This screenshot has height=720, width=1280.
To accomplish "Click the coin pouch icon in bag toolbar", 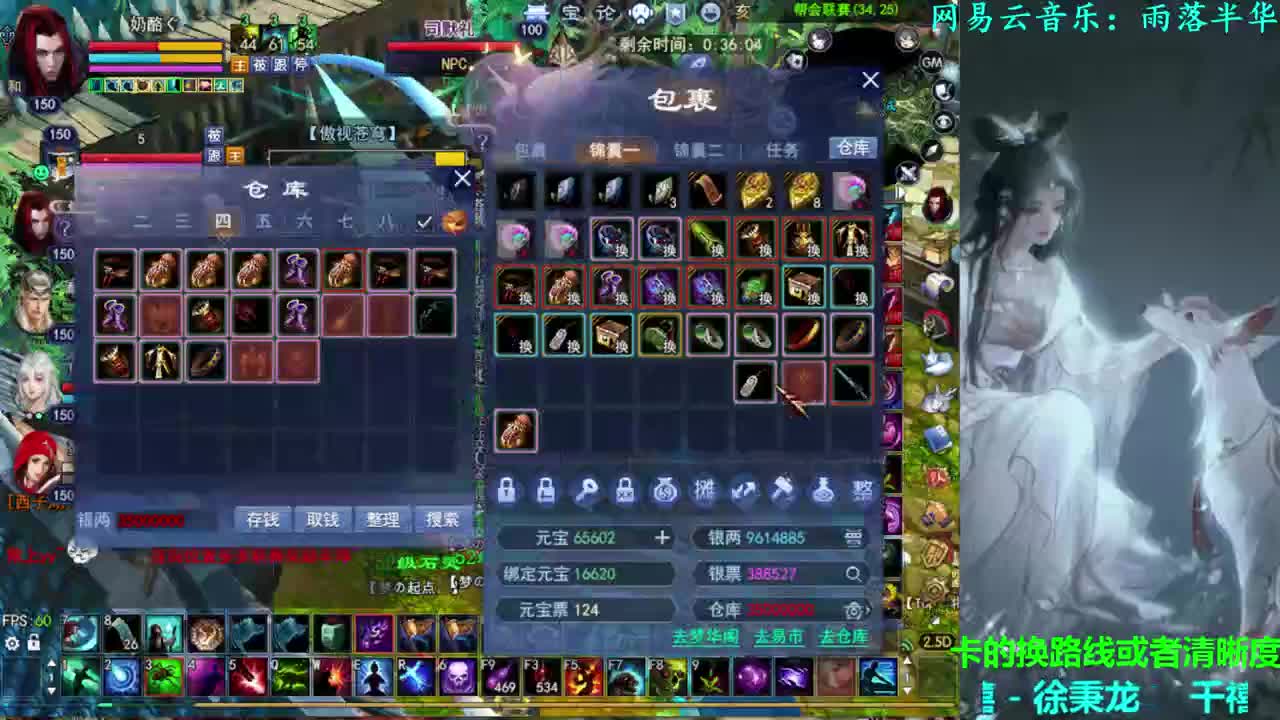I will click(x=666, y=491).
